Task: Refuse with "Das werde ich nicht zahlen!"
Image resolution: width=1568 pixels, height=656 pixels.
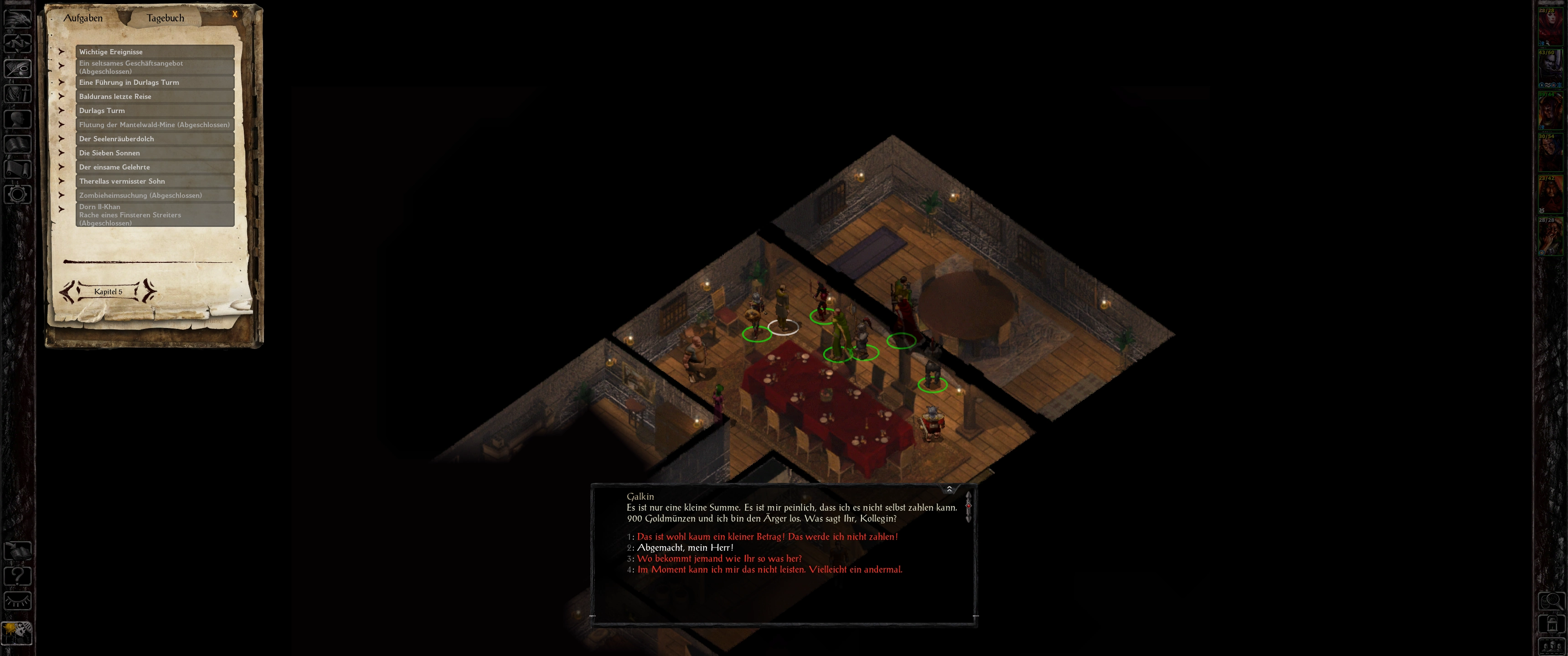Action: pyautogui.click(x=767, y=537)
